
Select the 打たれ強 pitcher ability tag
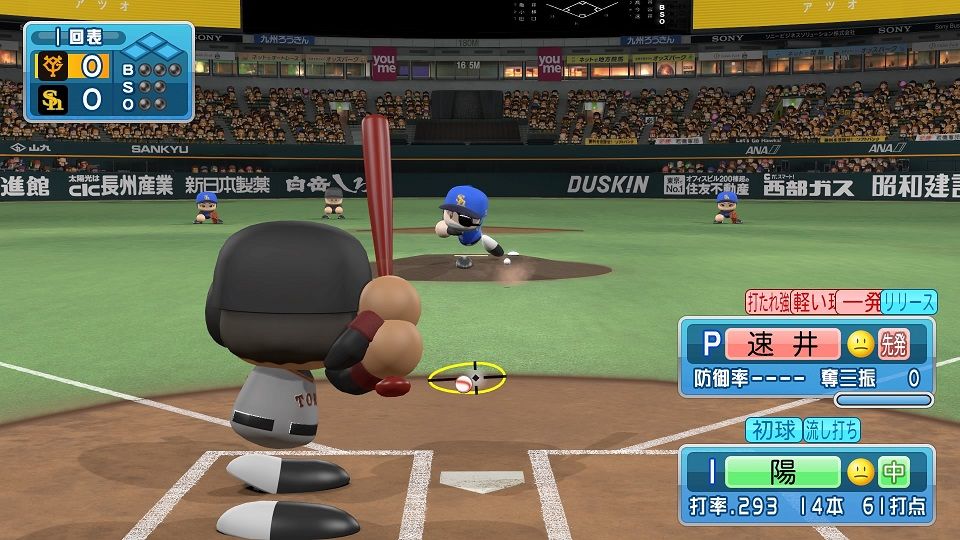pos(767,302)
